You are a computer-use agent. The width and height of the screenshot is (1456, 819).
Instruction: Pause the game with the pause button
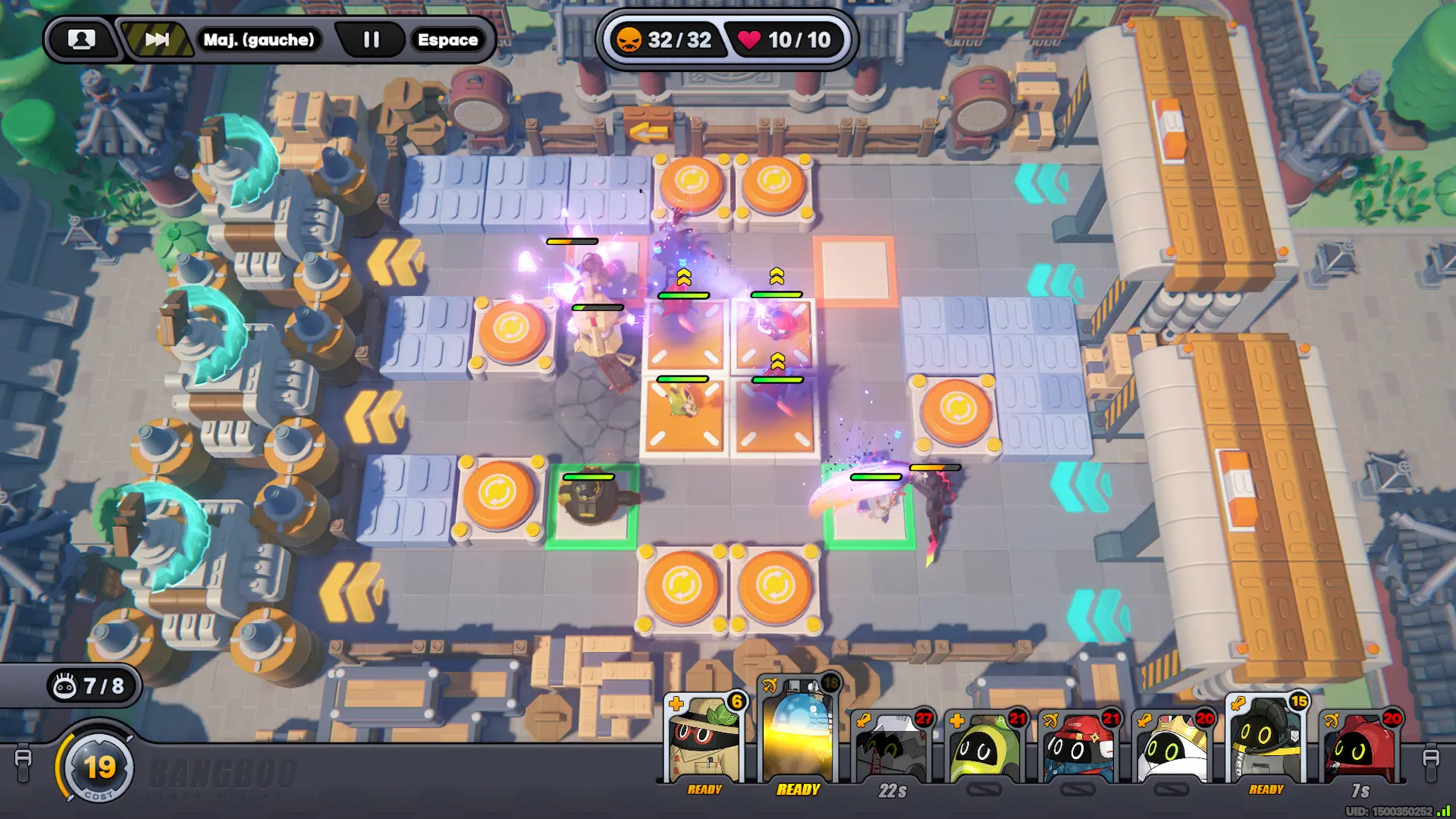tap(371, 39)
